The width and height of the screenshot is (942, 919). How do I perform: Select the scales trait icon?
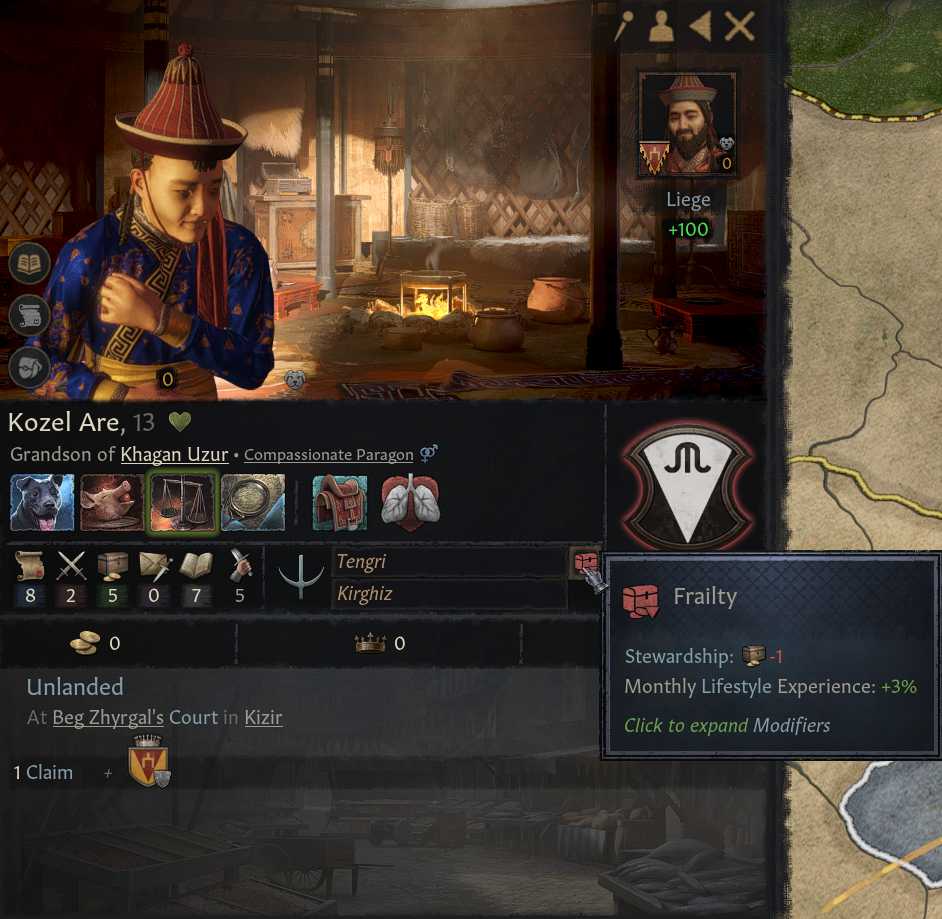182,502
